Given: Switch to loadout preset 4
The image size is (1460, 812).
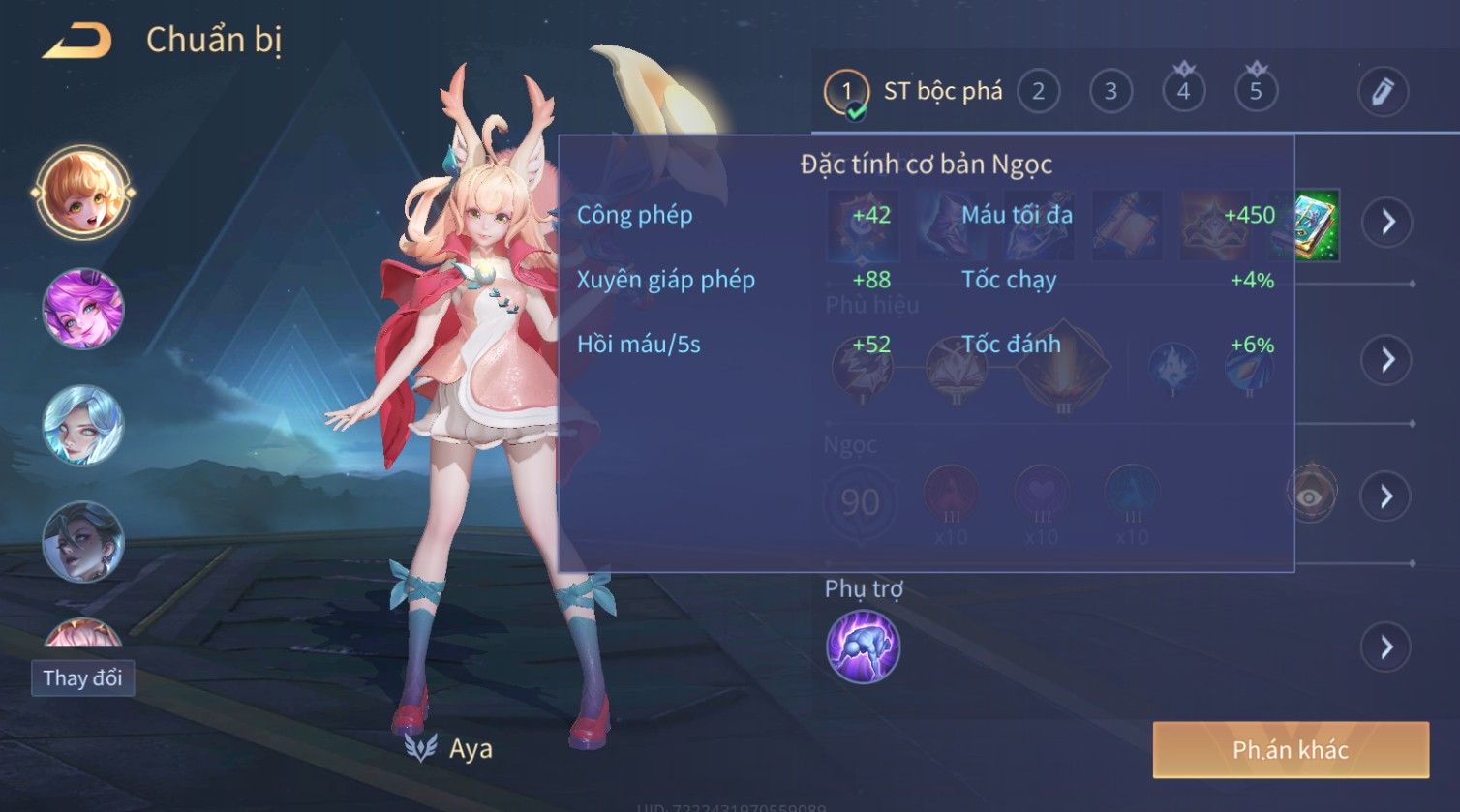Looking at the screenshot, I should point(1183,92).
